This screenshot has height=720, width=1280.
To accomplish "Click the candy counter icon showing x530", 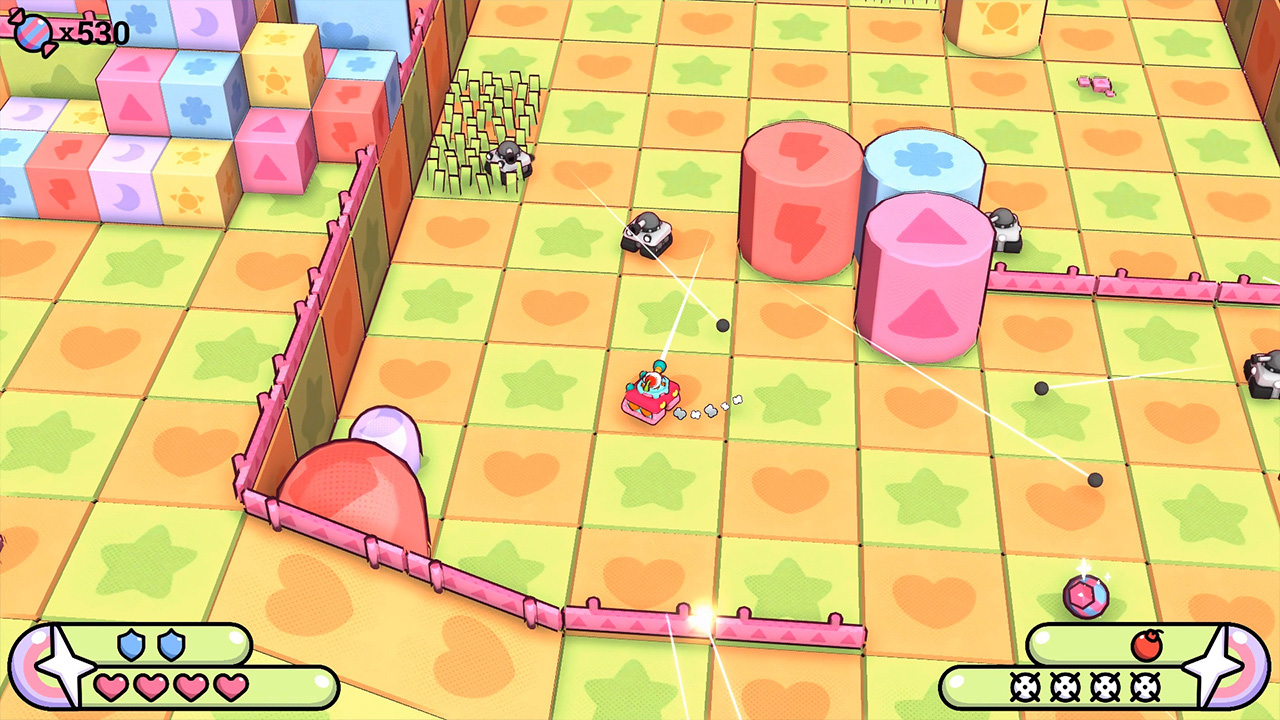I will pyautogui.click(x=35, y=30).
